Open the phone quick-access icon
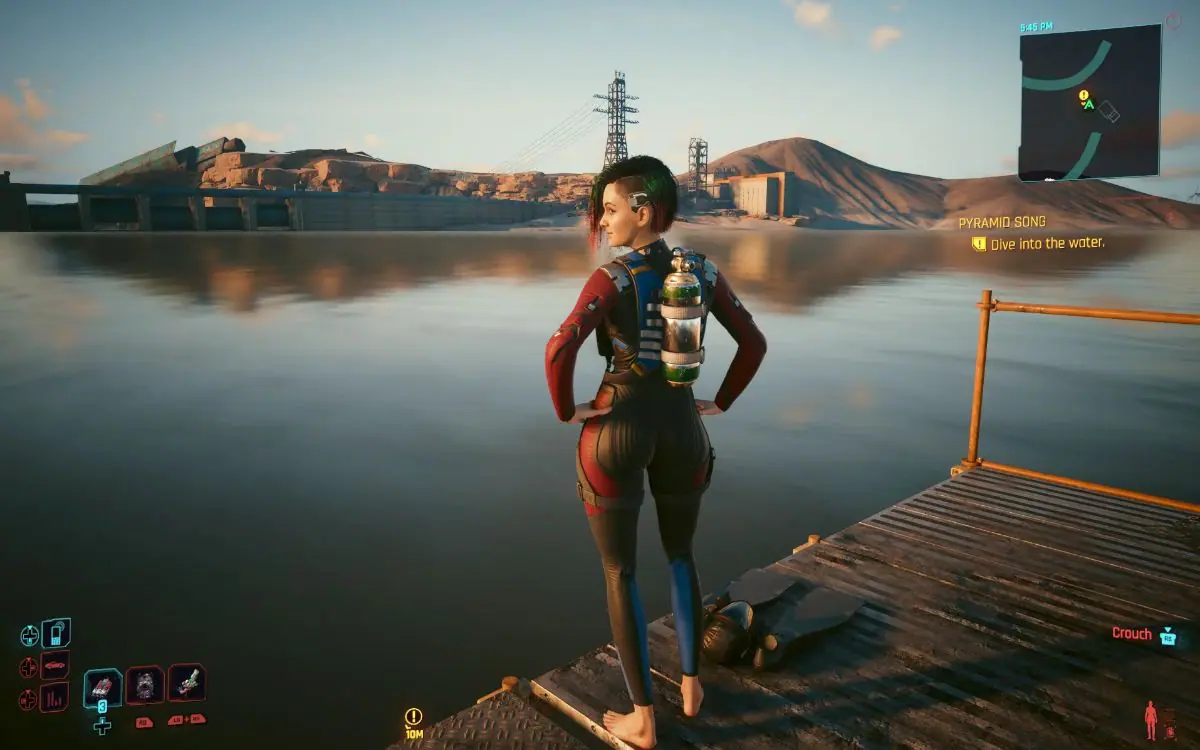 56,633
